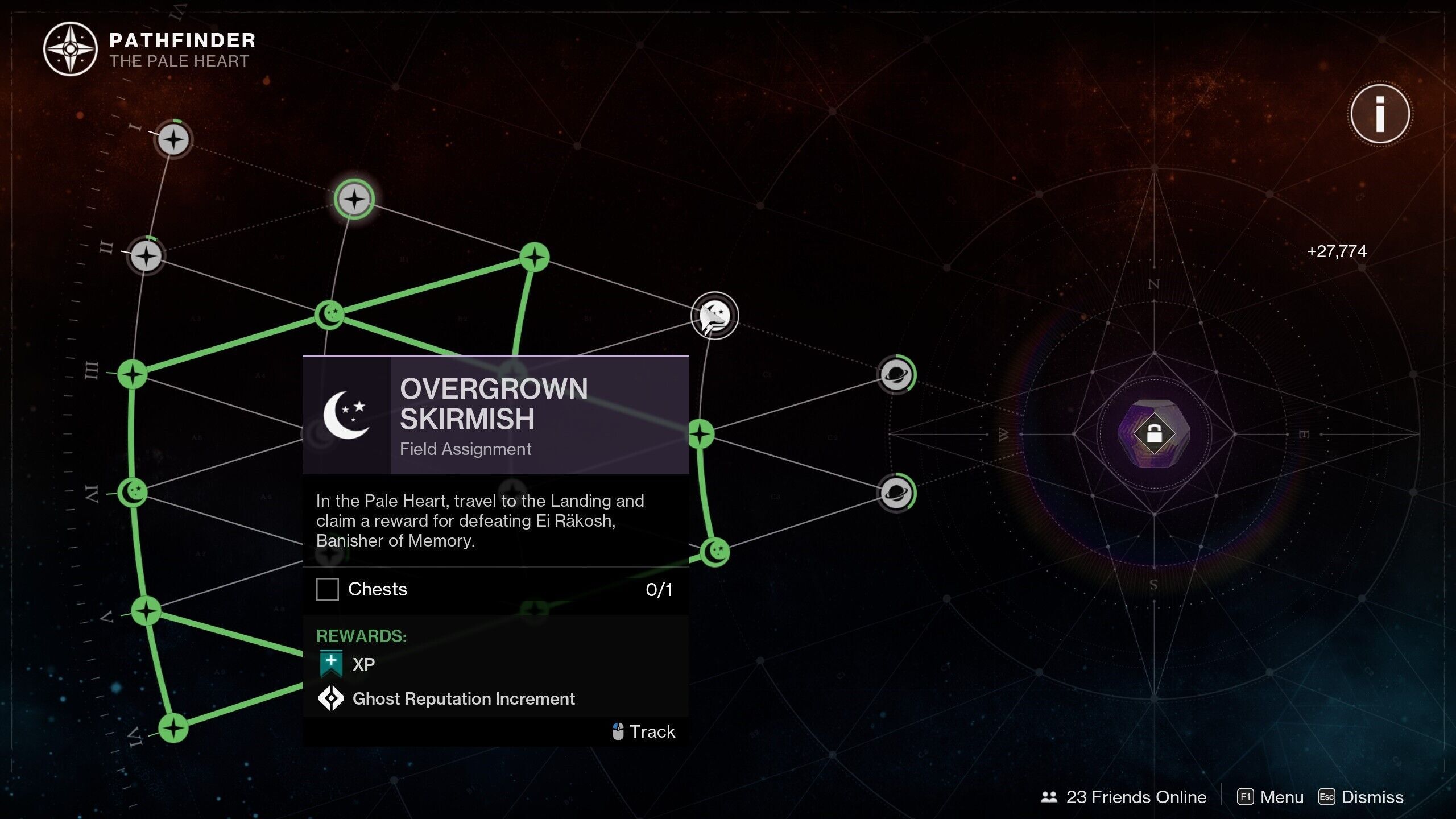This screenshot has height=819, width=1456.
Task: Open the Pathfinder info button
Action: pyautogui.click(x=1380, y=114)
